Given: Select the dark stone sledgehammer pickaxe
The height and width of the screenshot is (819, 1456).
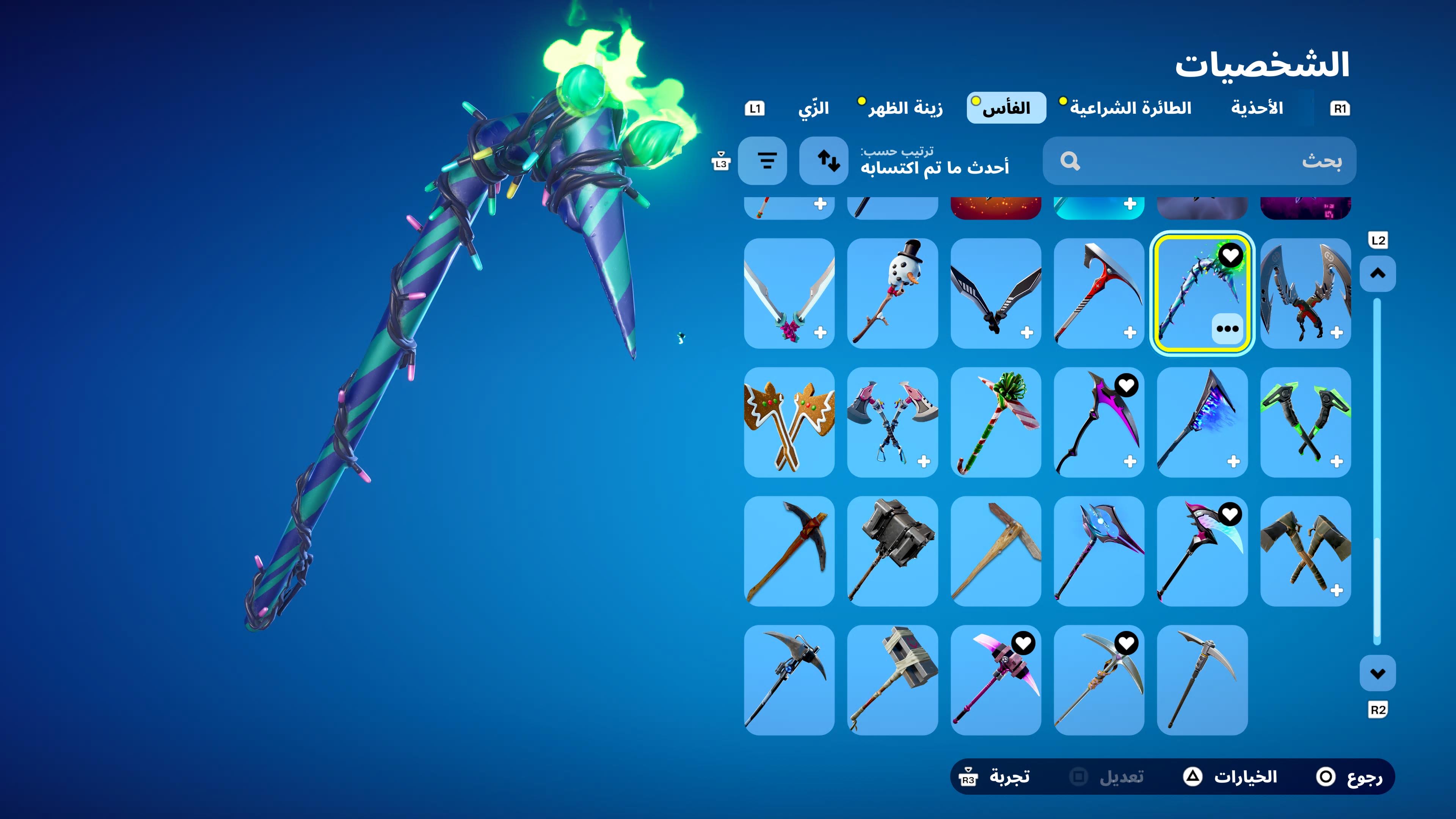Looking at the screenshot, I should click(x=892, y=551).
